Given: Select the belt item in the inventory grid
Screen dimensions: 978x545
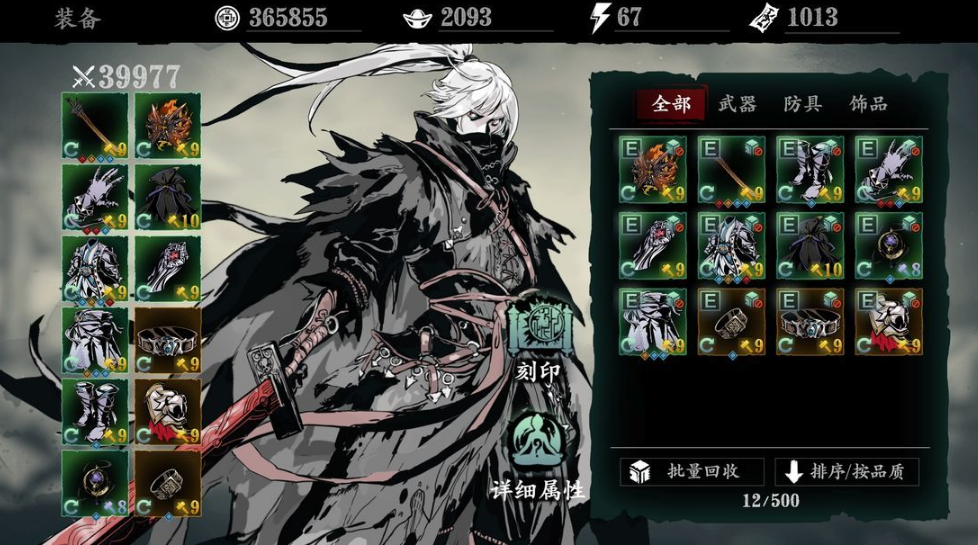Looking at the screenshot, I should coord(809,322).
